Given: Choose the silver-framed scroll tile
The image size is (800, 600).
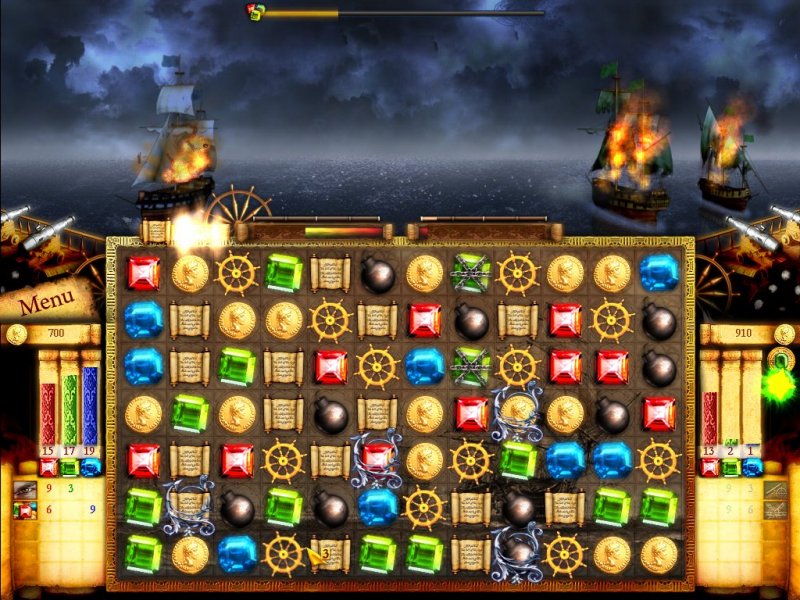Looking at the screenshot, I should click(189, 506).
